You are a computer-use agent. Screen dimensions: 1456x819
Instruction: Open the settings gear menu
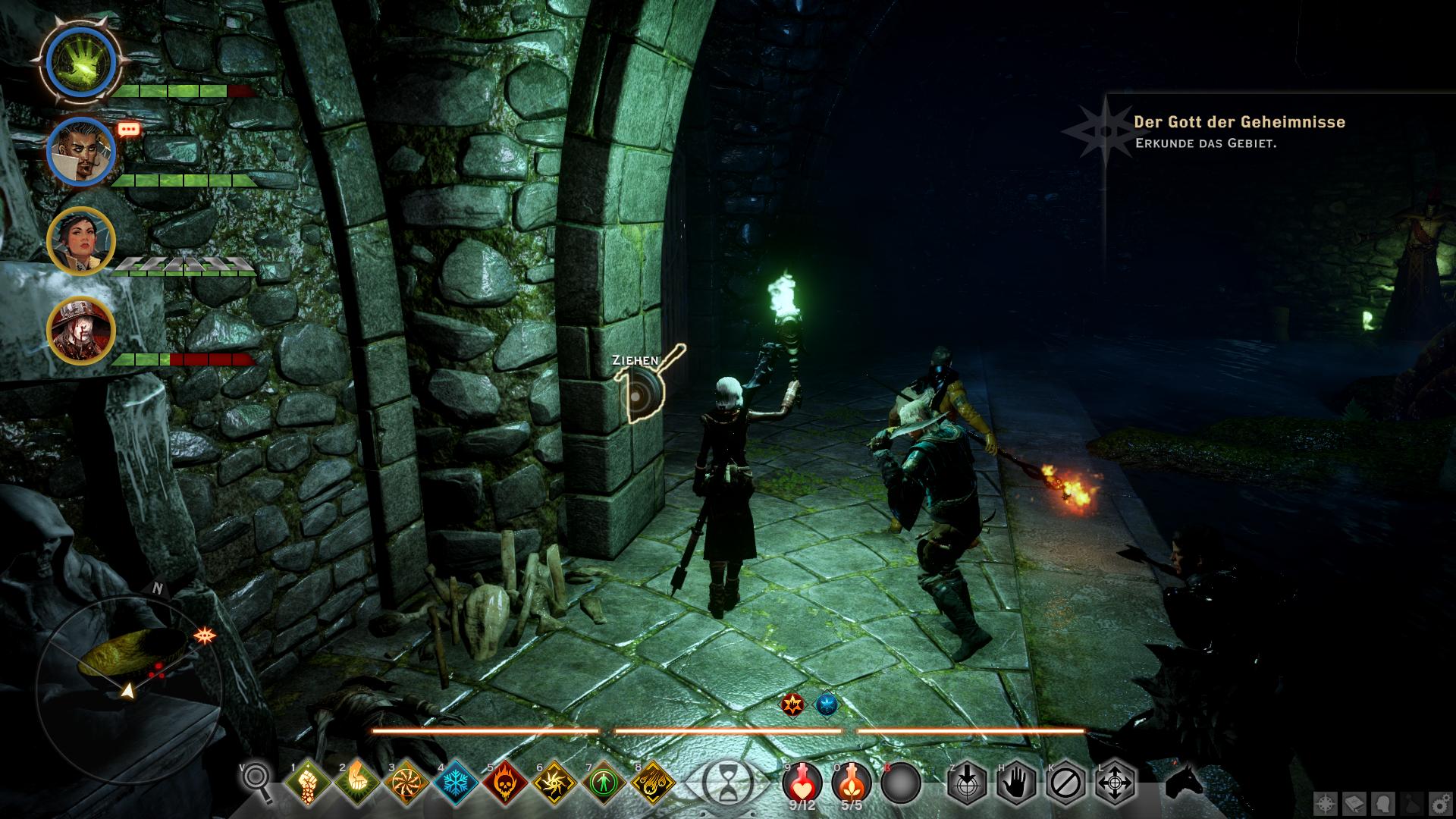click(1438, 802)
